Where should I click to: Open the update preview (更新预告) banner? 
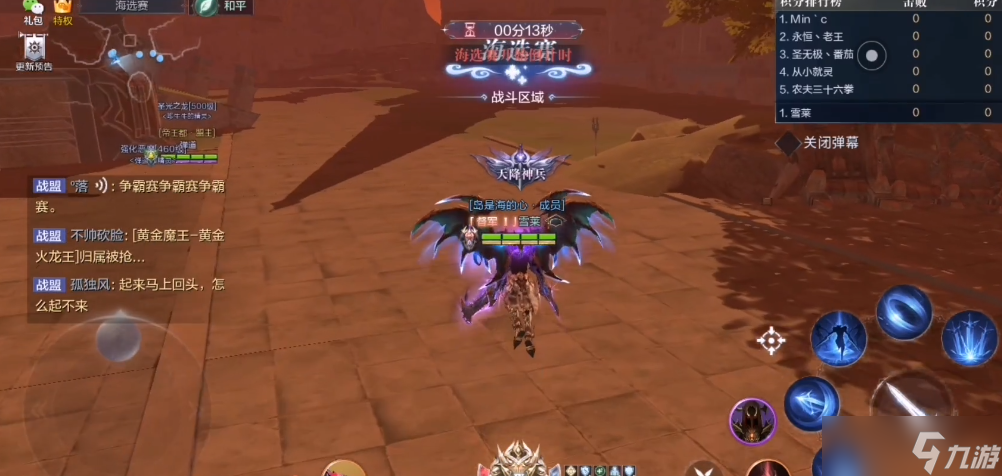34,51
